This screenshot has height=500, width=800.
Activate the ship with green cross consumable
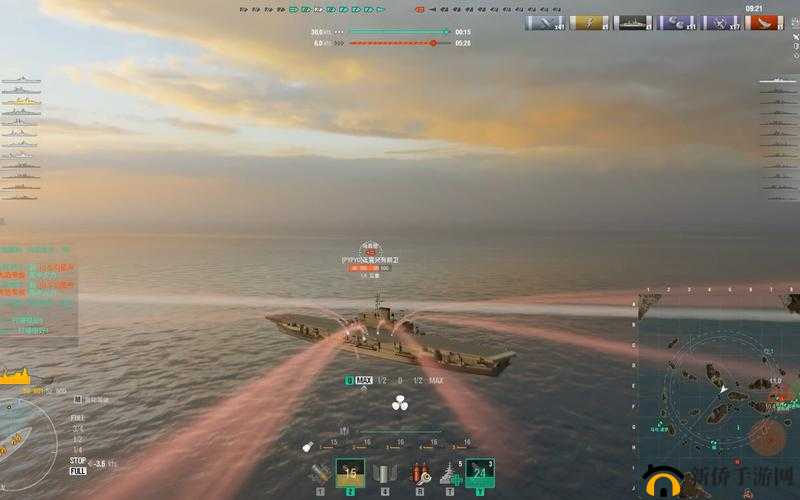click(x=449, y=473)
